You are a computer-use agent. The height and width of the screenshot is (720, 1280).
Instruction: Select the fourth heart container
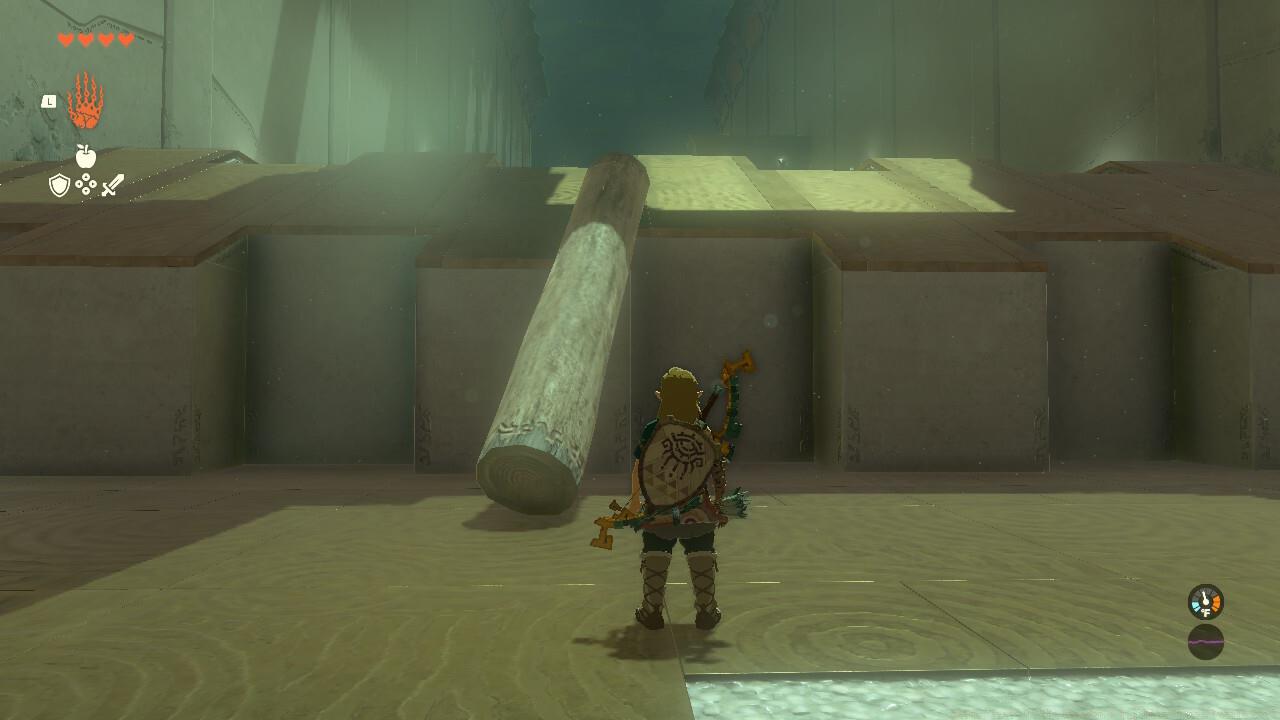124,40
